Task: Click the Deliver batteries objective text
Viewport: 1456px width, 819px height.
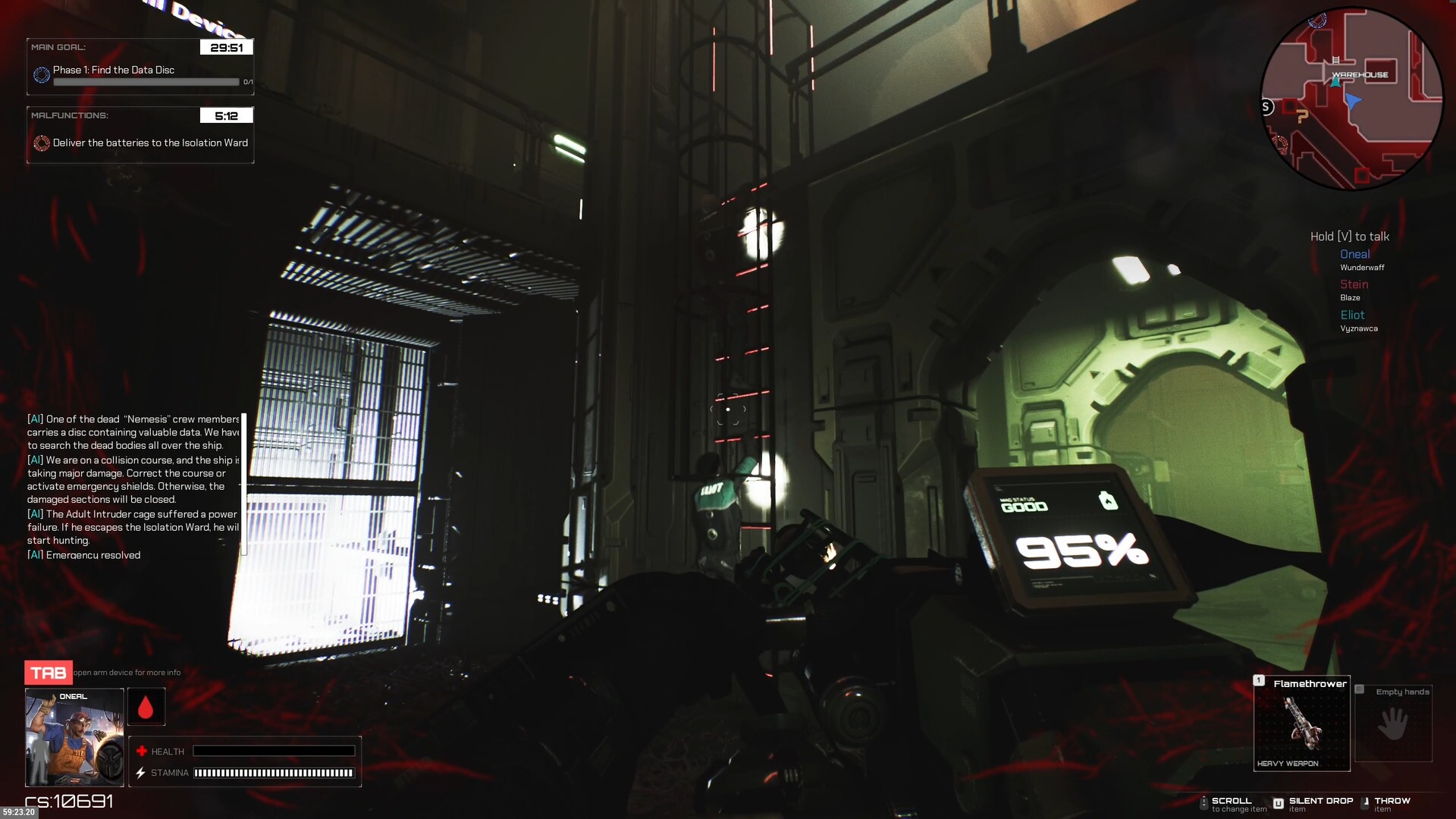Action: pyautogui.click(x=149, y=143)
